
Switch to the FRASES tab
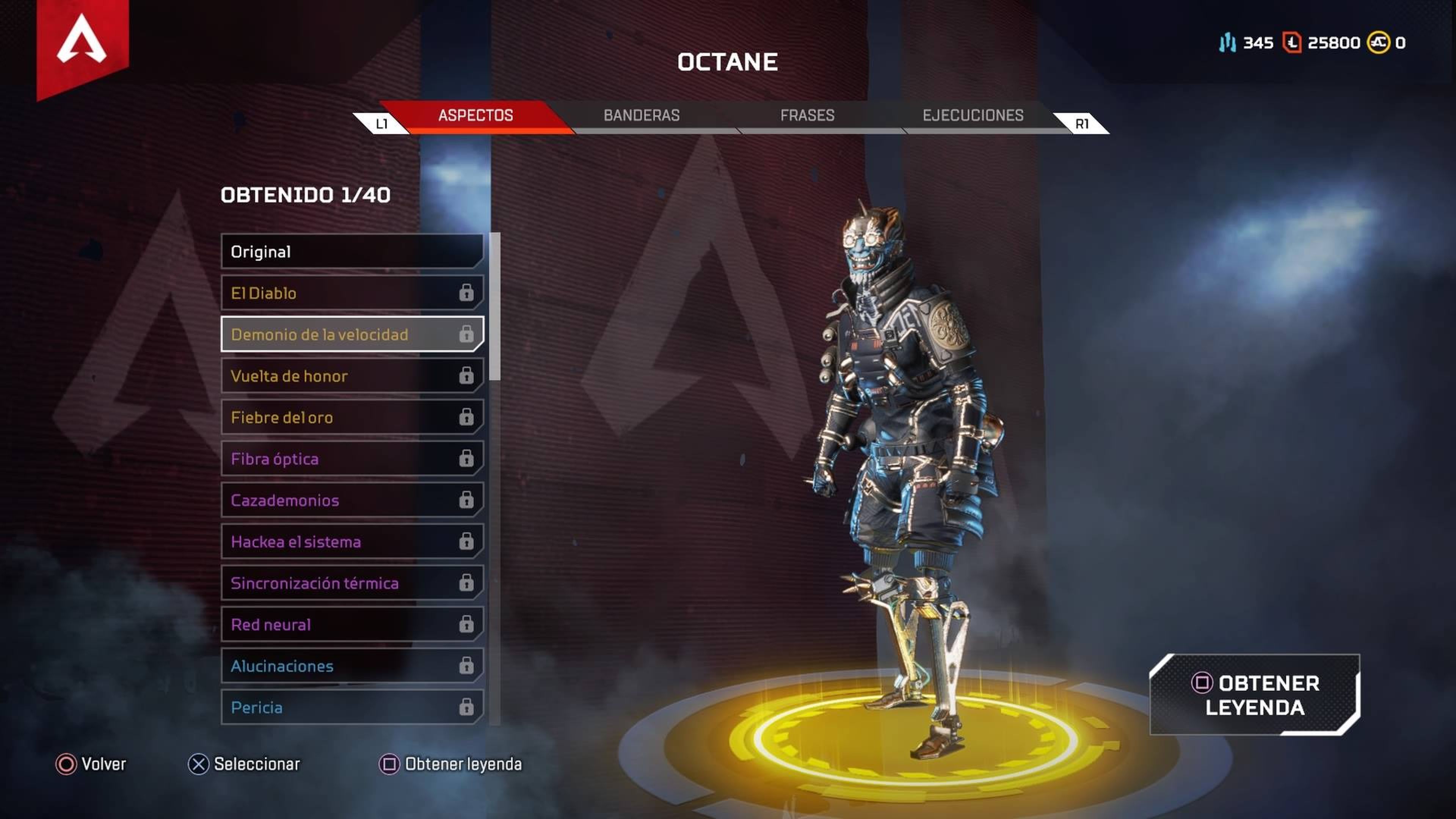(x=807, y=115)
